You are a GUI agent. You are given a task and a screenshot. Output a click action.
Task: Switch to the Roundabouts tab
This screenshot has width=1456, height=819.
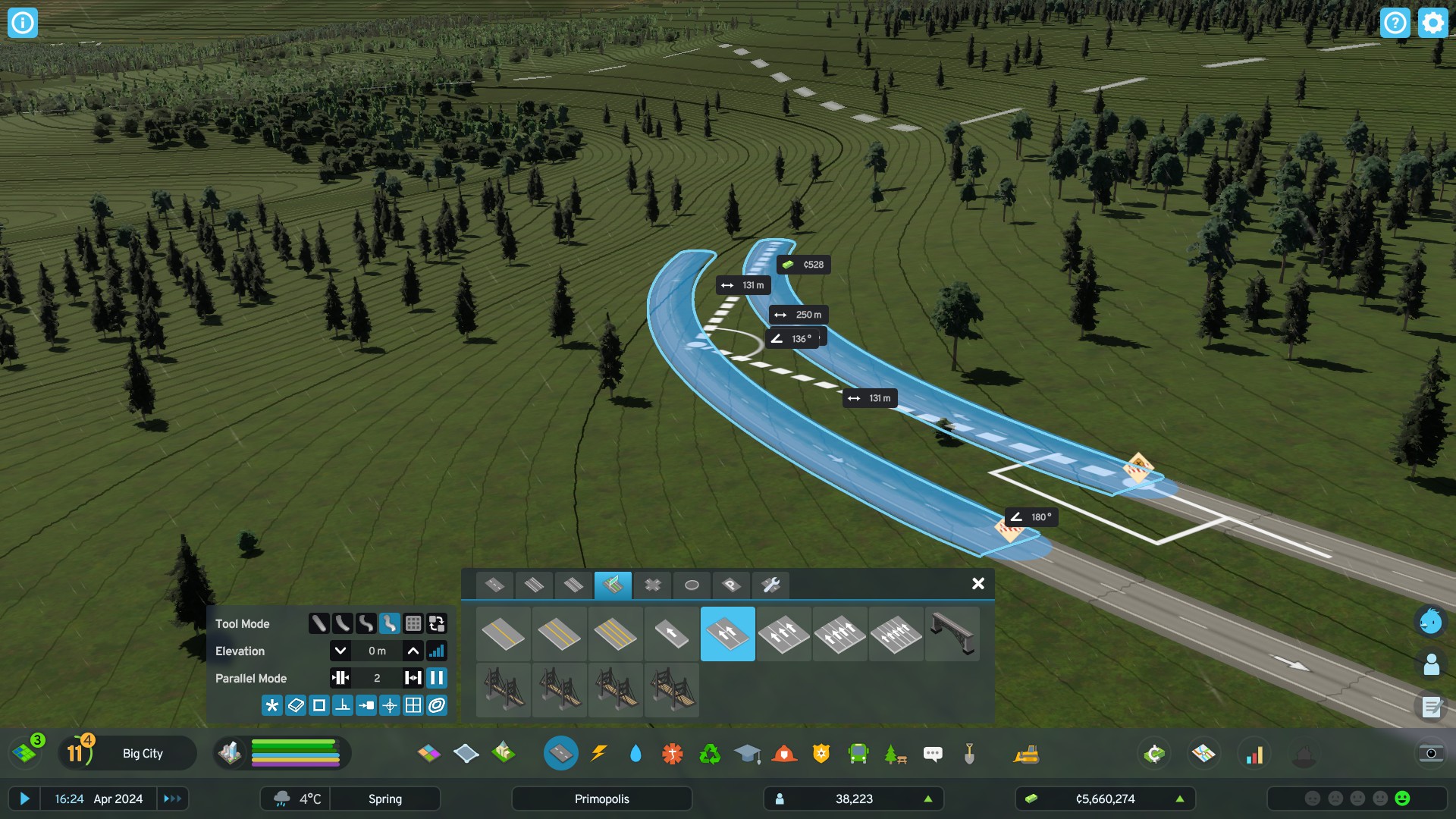tap(692, 585)
